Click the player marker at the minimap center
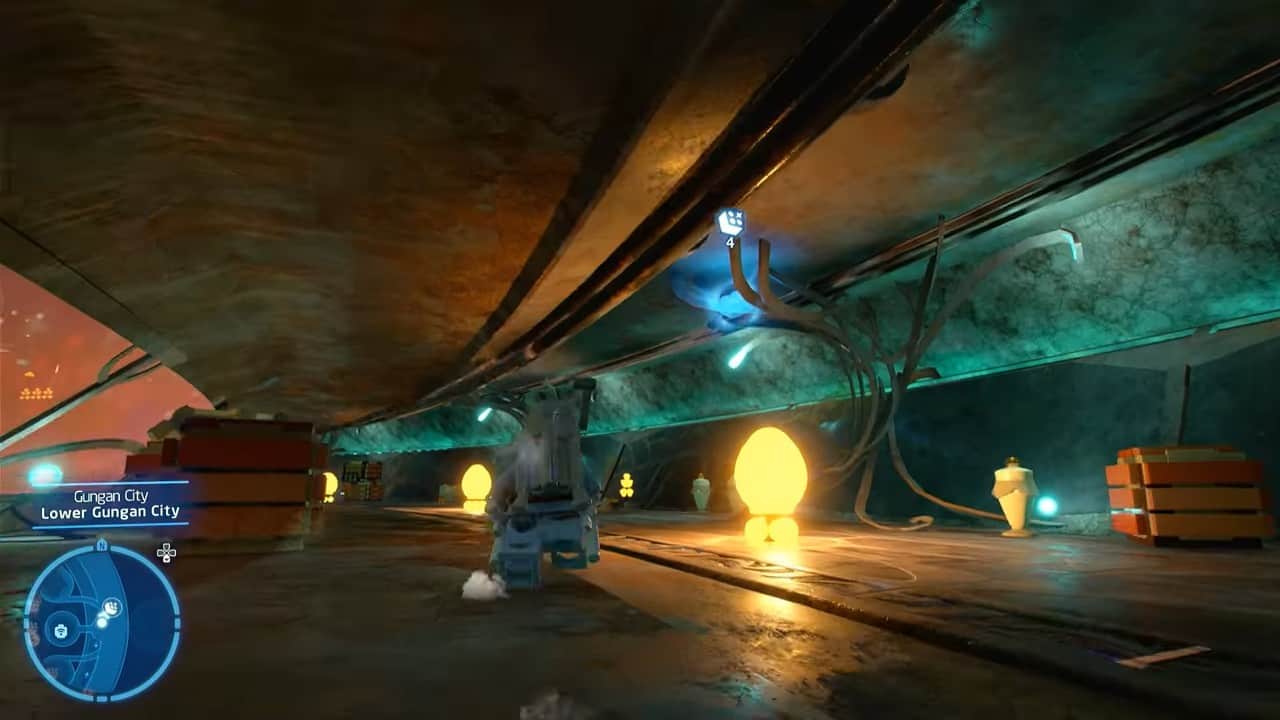This screenshot has width=1280, height=720. point(101,621)
